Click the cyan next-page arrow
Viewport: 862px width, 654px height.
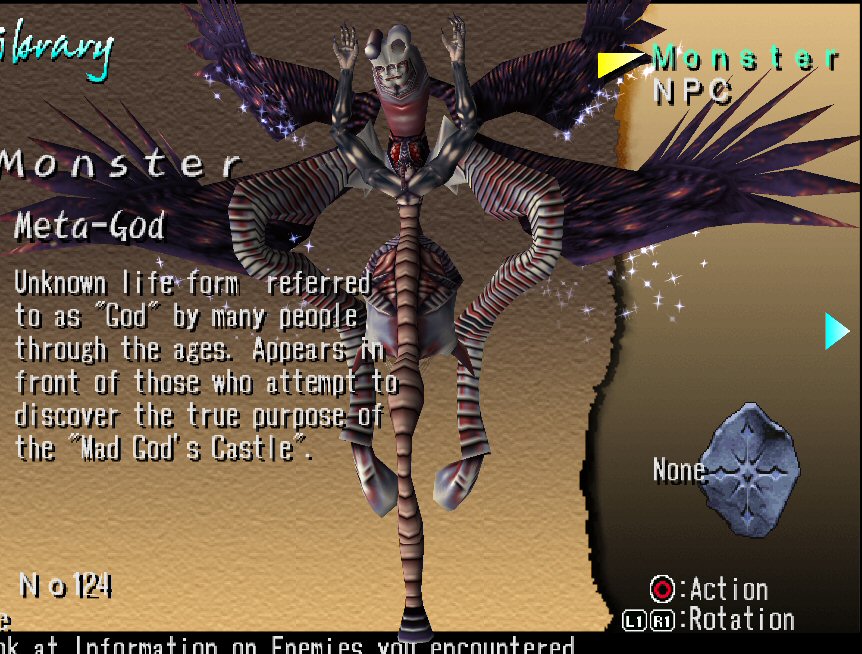point(836,331)
